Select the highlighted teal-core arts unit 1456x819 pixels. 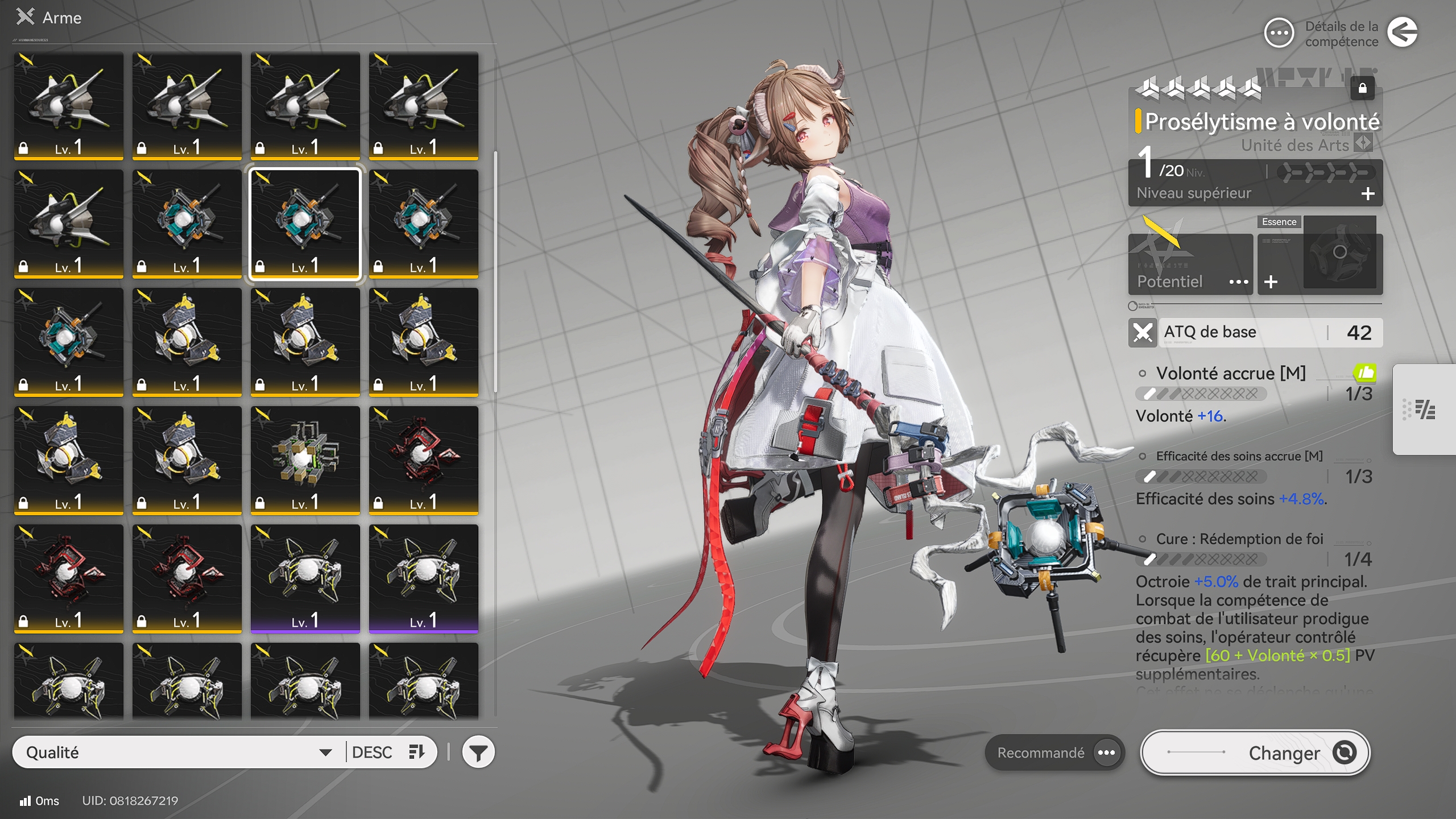pos(305,224)
